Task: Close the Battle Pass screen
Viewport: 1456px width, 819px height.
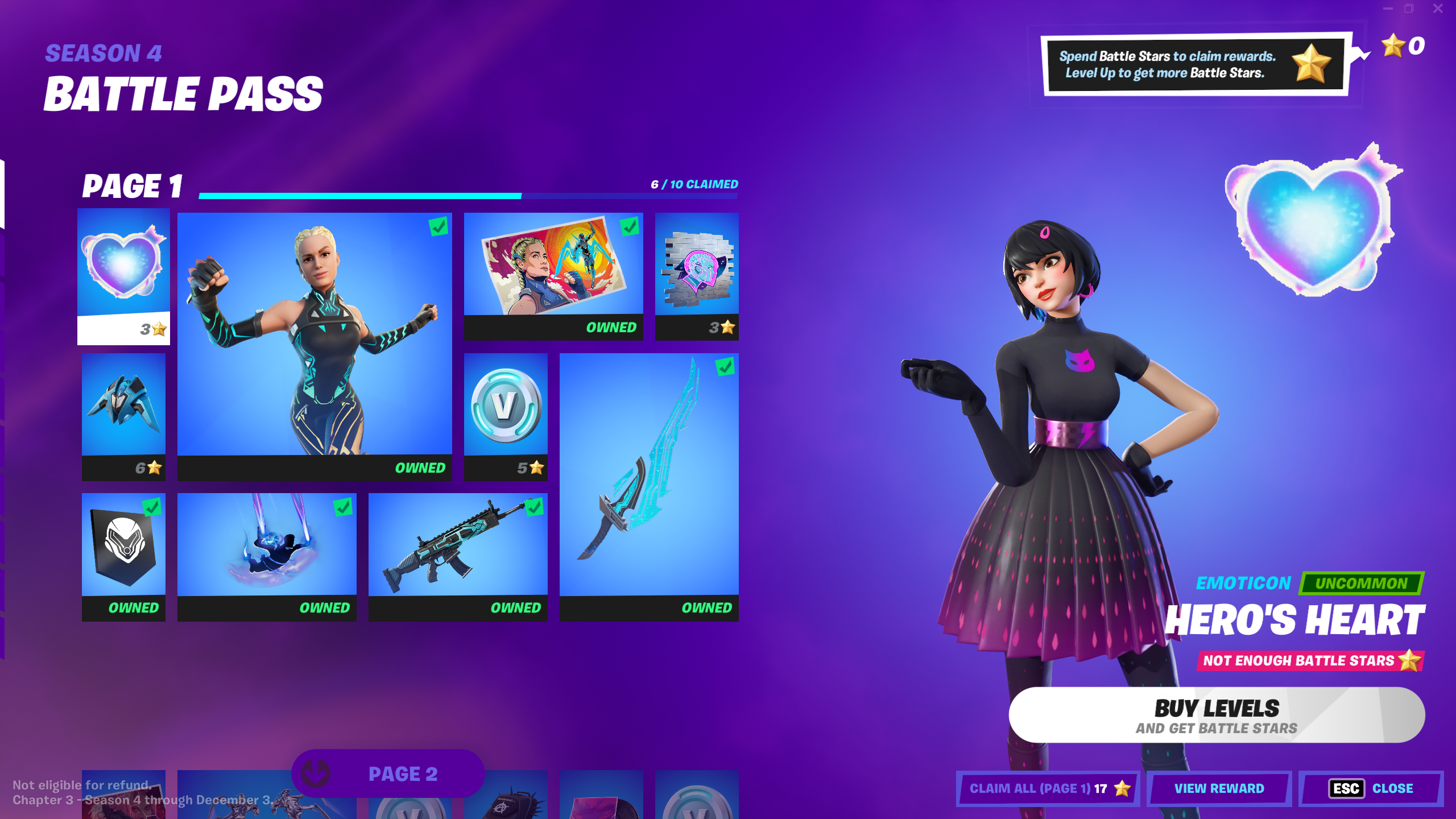Action: click(x=1371, y=788)
